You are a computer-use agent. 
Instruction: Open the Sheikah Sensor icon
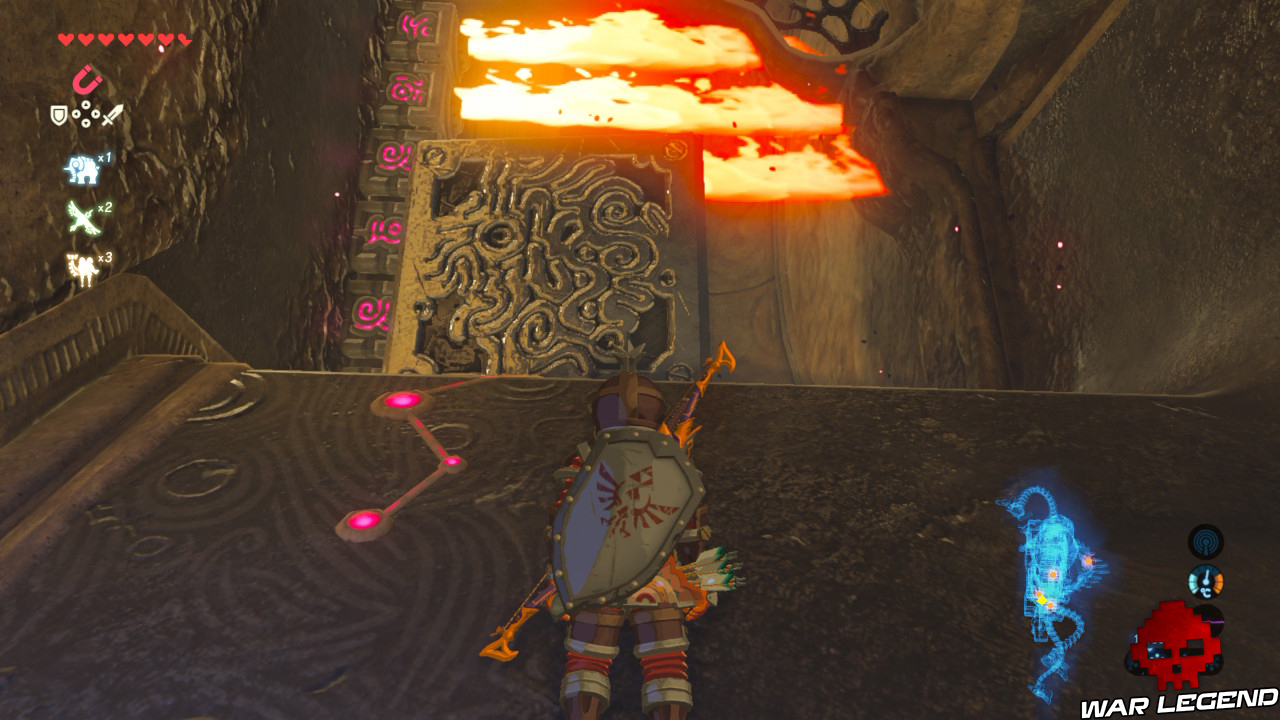coord(1205,541)
